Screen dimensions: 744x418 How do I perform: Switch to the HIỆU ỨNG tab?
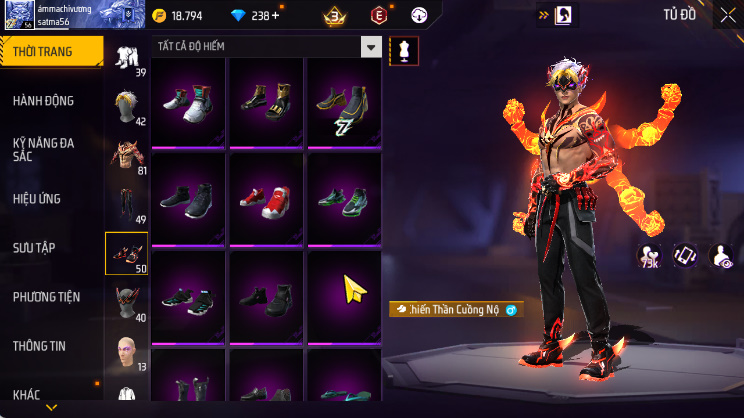(38, 199)
